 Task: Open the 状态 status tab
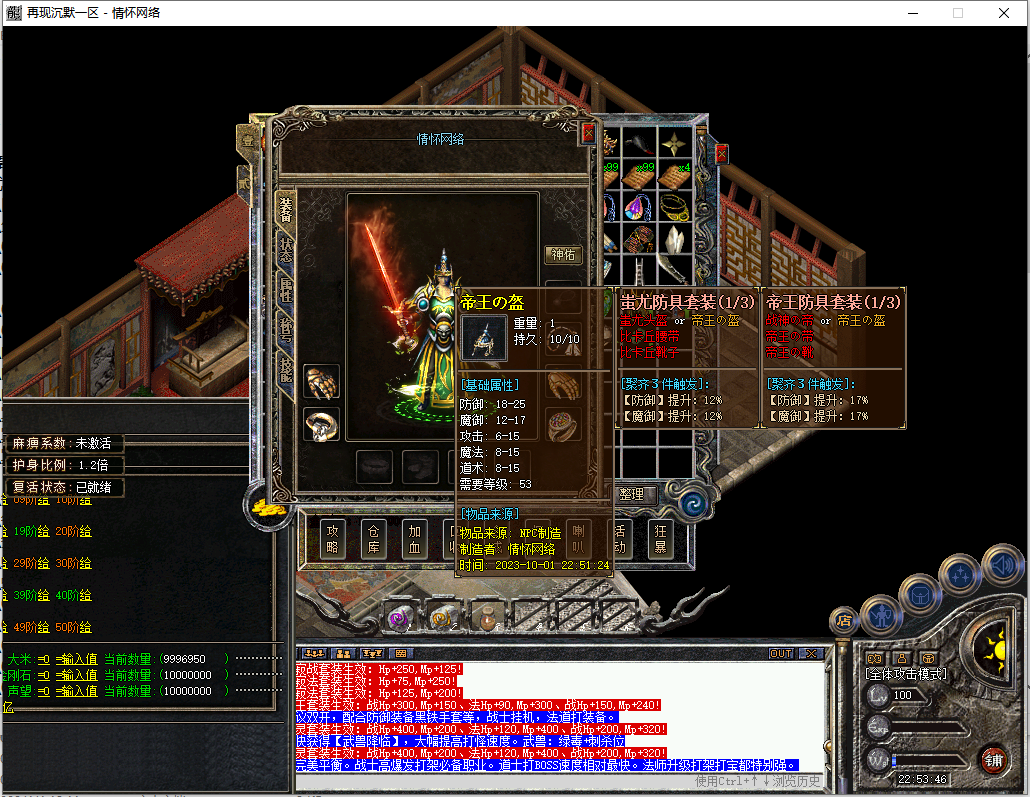[286, 249]
